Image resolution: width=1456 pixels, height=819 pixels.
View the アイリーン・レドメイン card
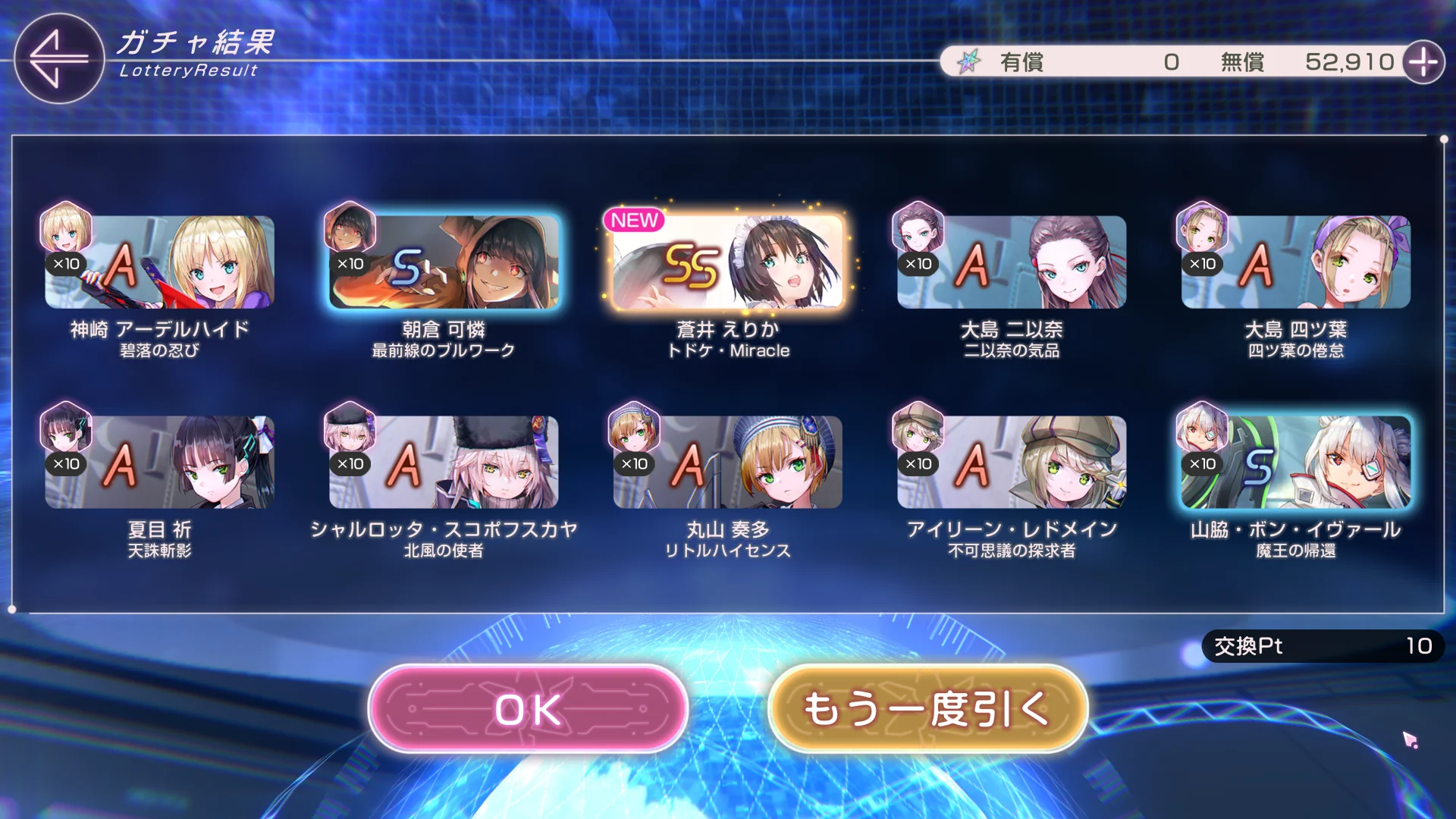point(1012,462)
